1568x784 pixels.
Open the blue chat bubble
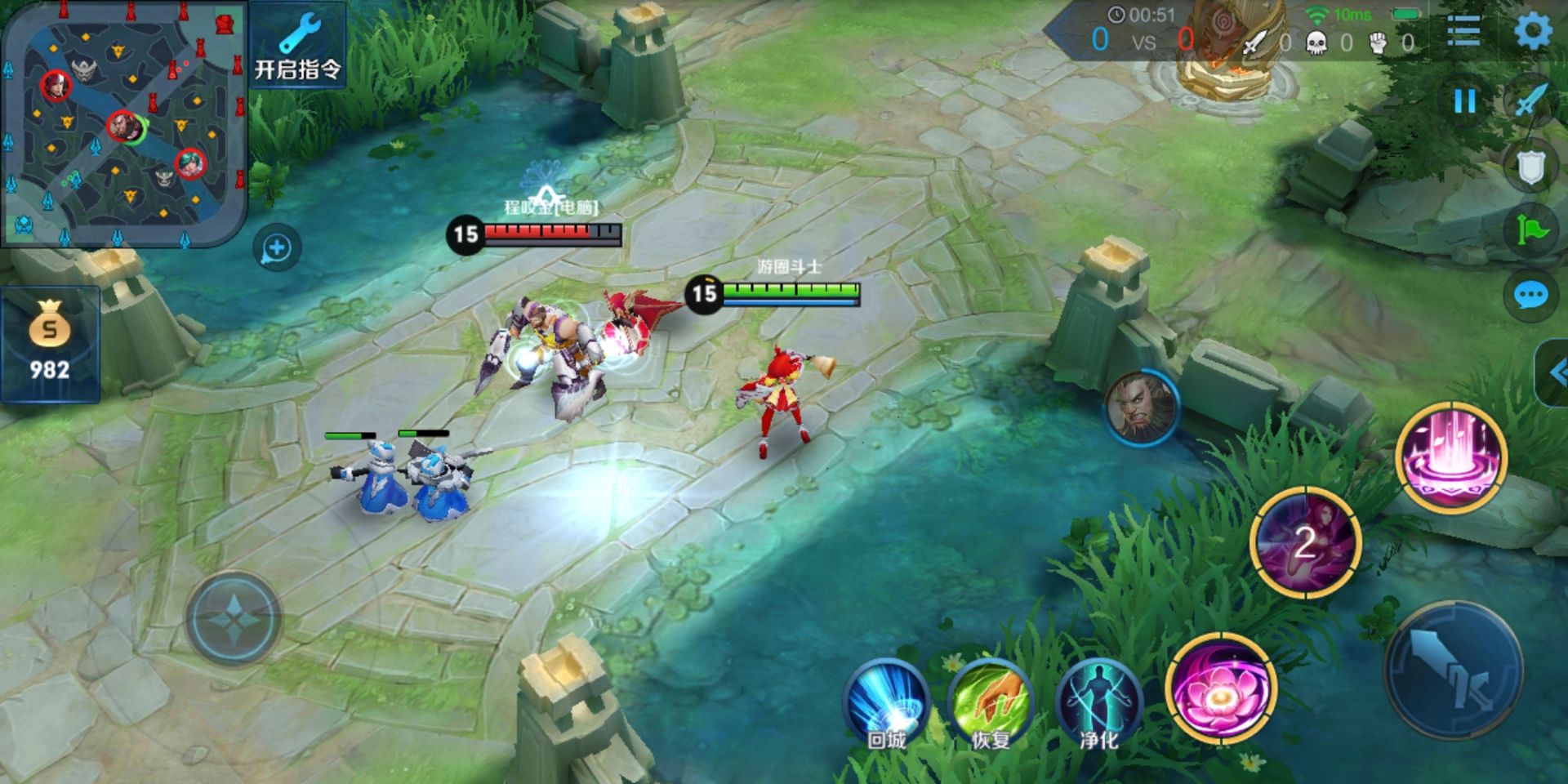[x=1530, y=296]
